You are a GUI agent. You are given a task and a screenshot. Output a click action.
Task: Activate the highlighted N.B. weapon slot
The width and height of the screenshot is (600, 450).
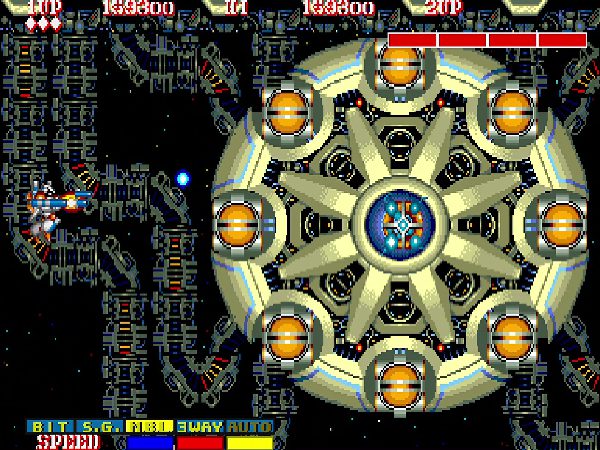tap(152, 426)
